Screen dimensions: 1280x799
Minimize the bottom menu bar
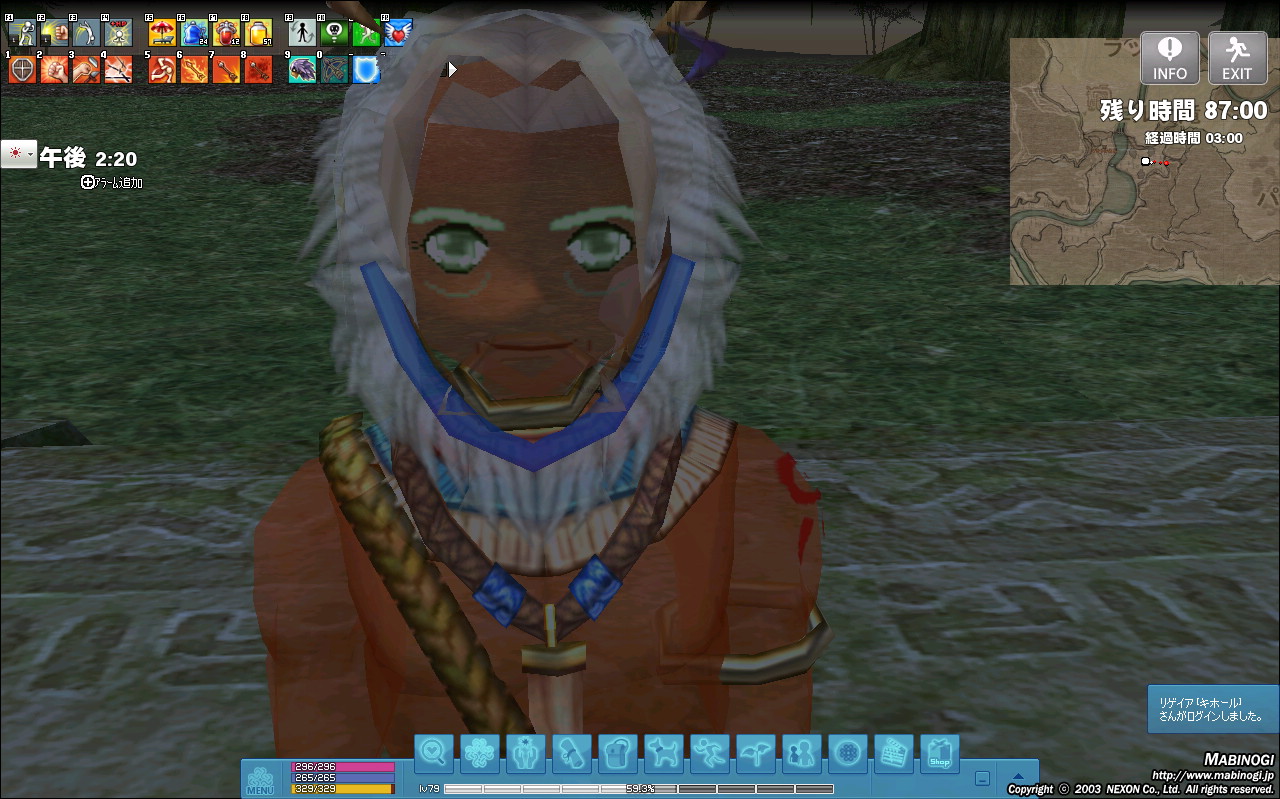(x=983, y=778)
